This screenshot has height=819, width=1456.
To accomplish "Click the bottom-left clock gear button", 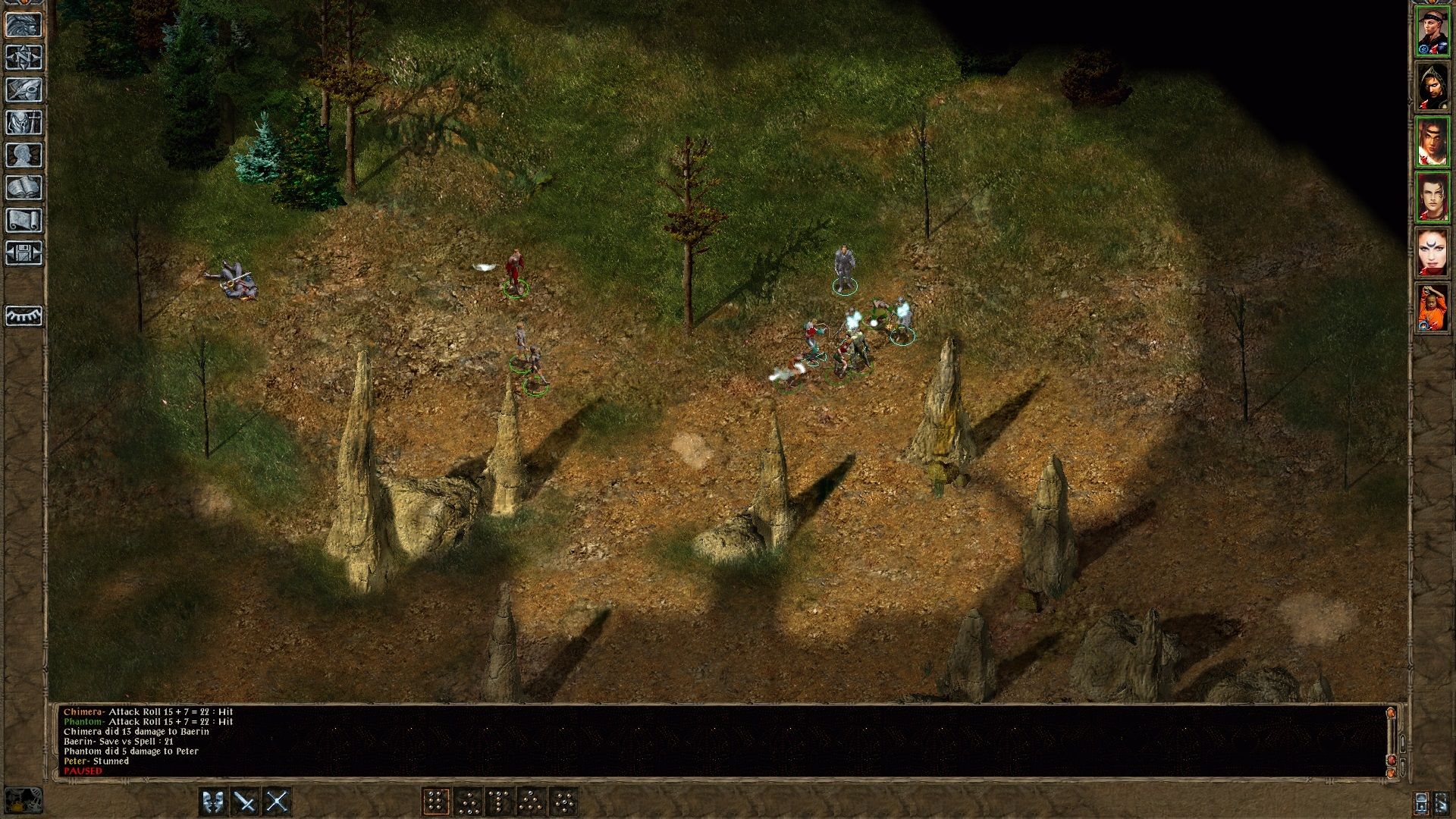I will coord(24,801).
